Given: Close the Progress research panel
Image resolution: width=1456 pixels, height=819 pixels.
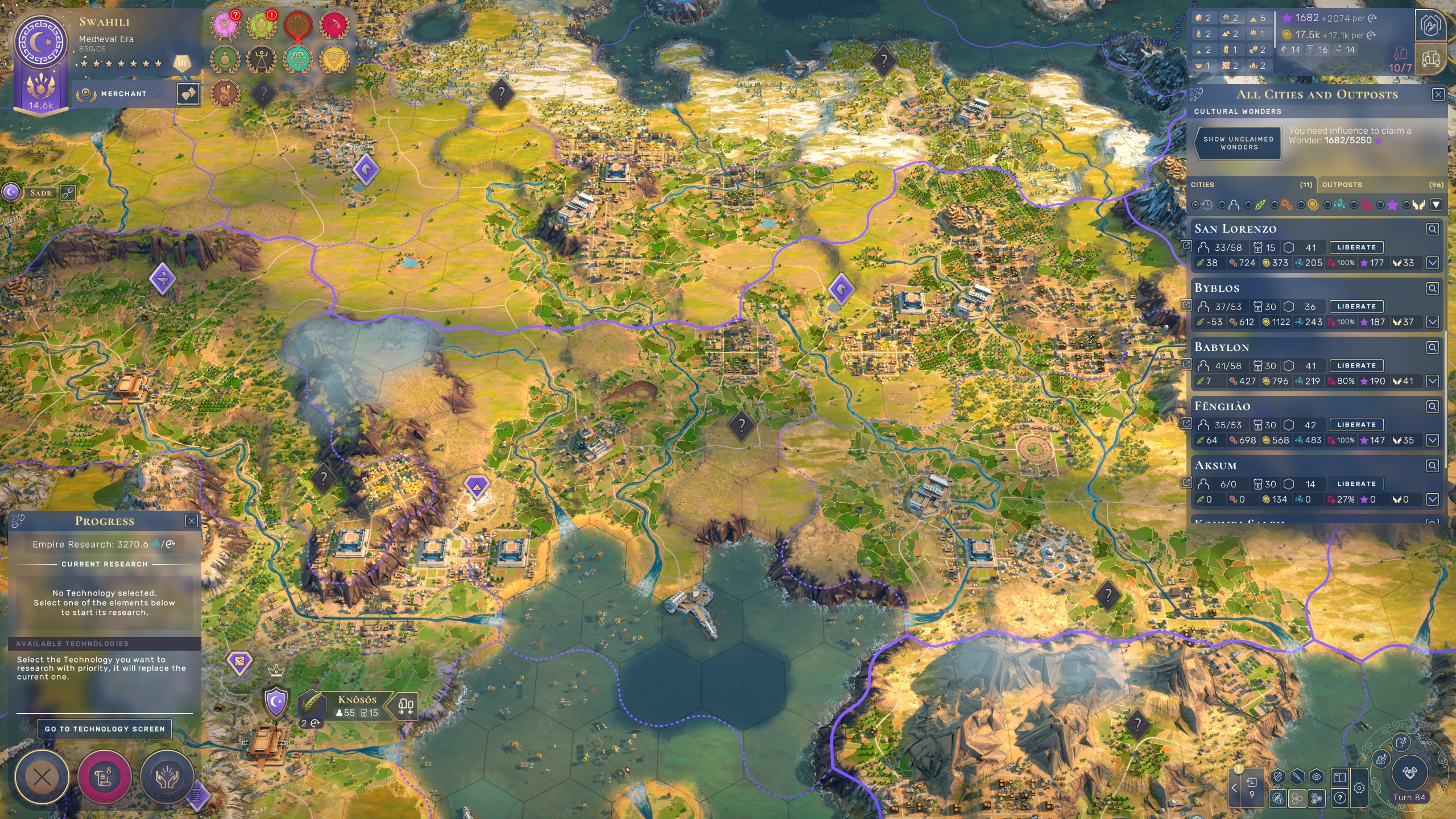Looking at the screenshot, I should [192, 521].
